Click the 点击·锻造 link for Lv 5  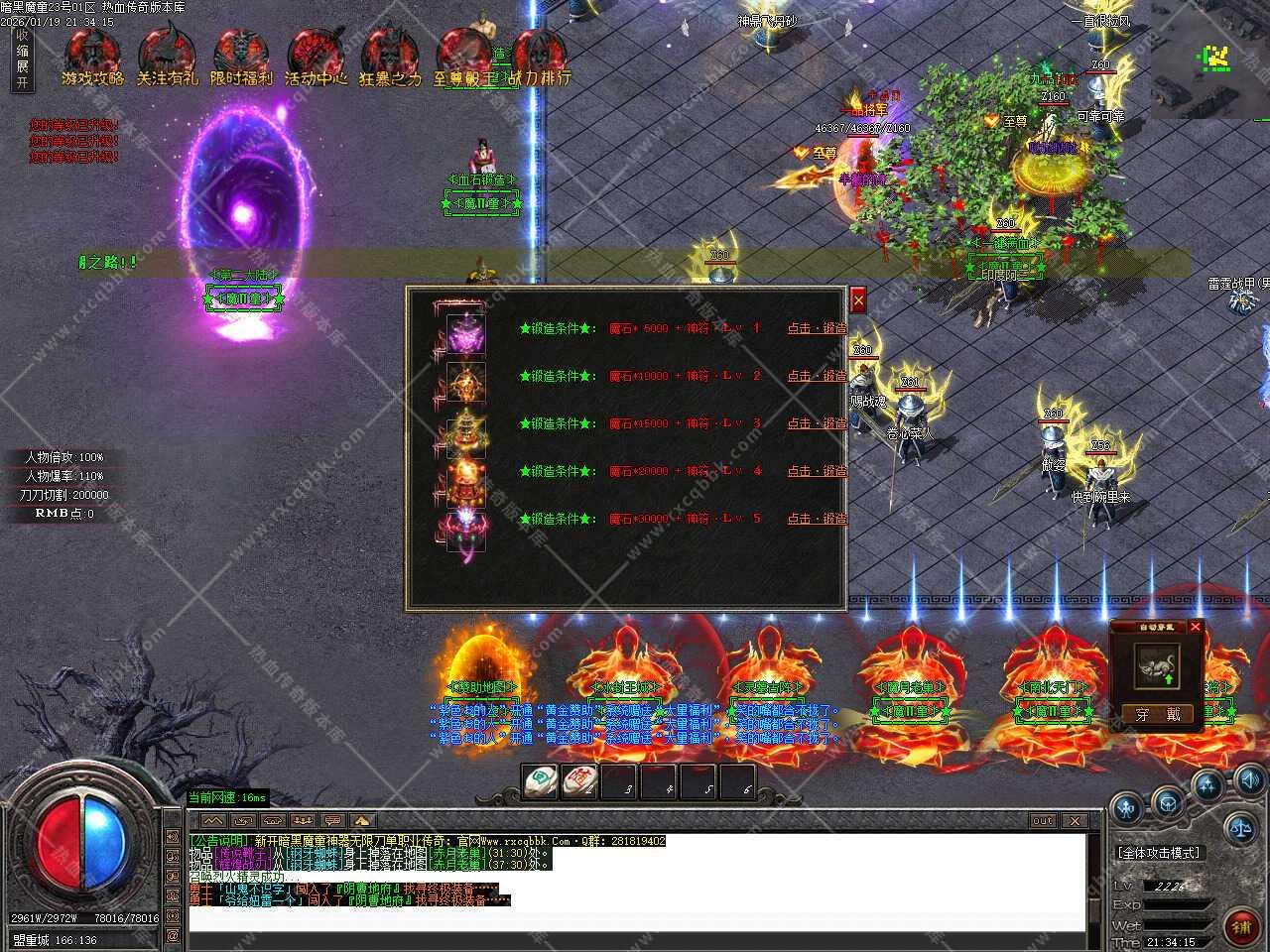pos(817,519)
